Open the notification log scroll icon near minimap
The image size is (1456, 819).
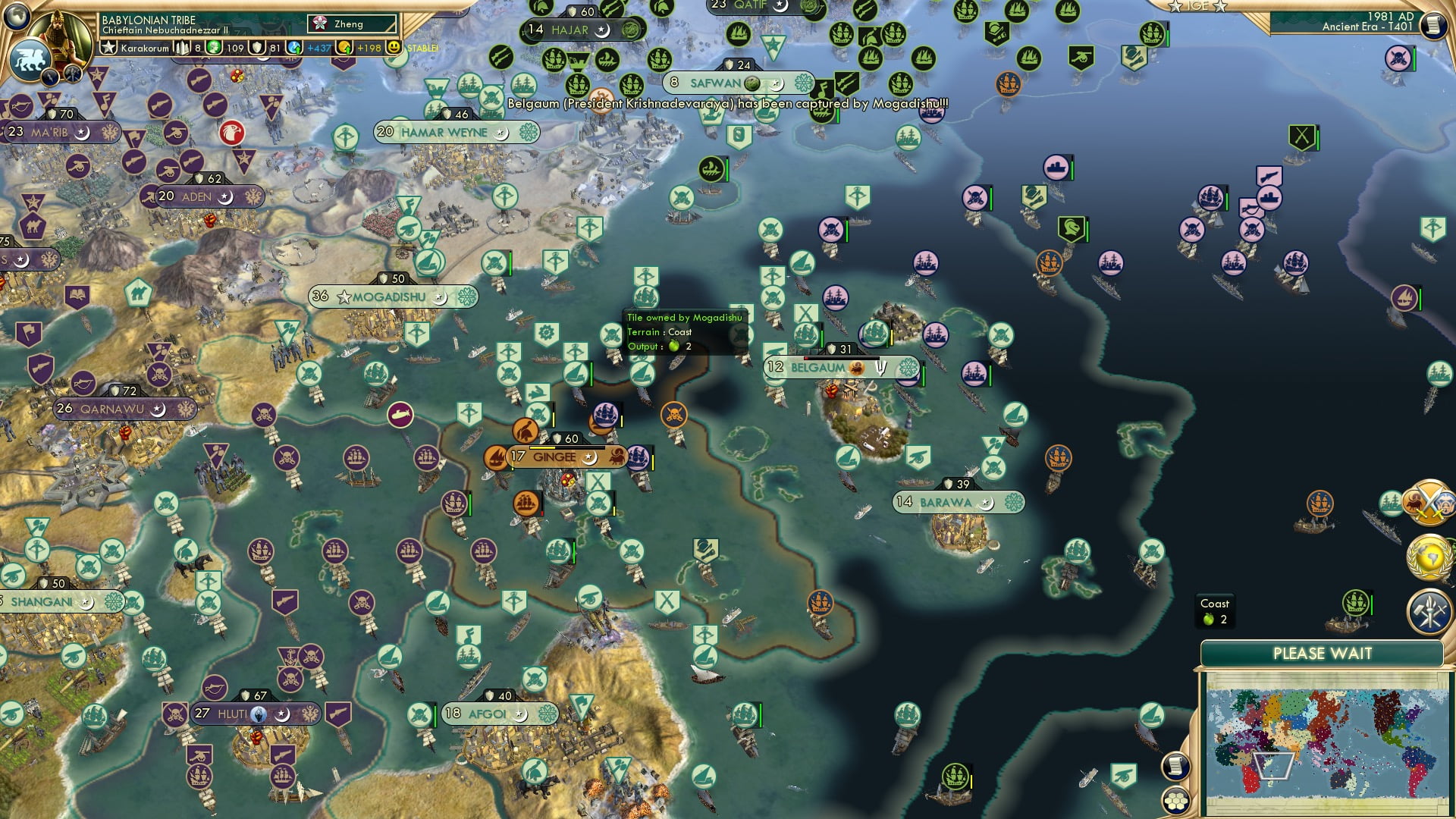(x=1175, y=766)
